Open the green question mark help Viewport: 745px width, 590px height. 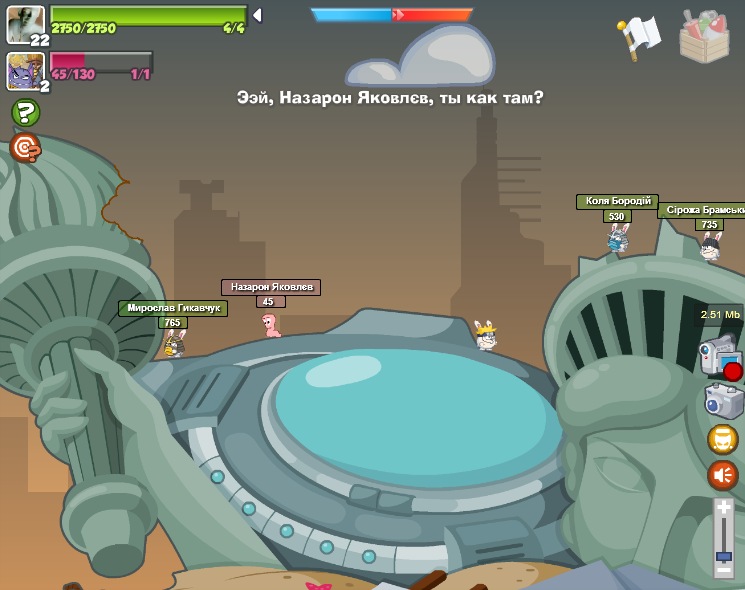coord(25,112)
